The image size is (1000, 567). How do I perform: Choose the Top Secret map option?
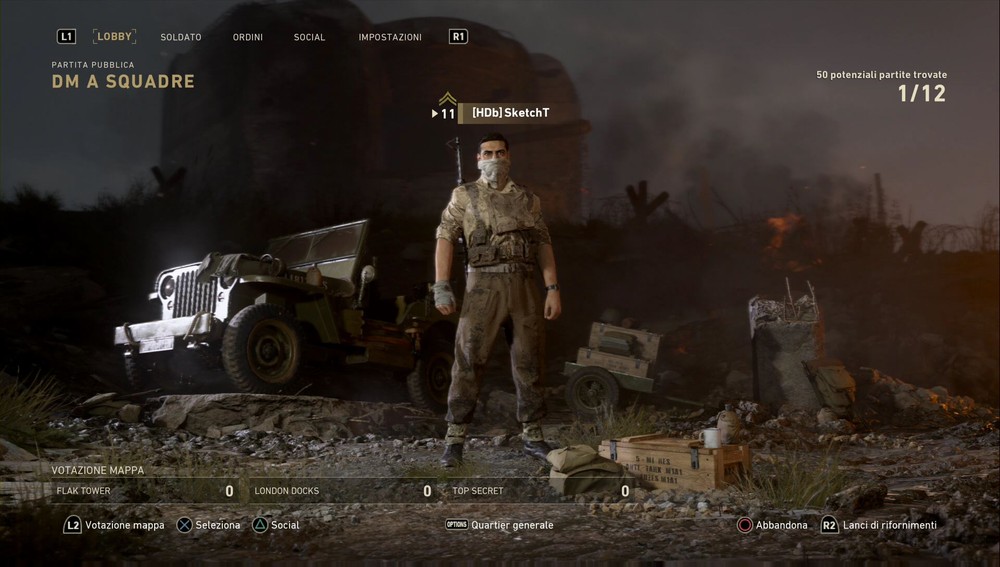(541, 491)
